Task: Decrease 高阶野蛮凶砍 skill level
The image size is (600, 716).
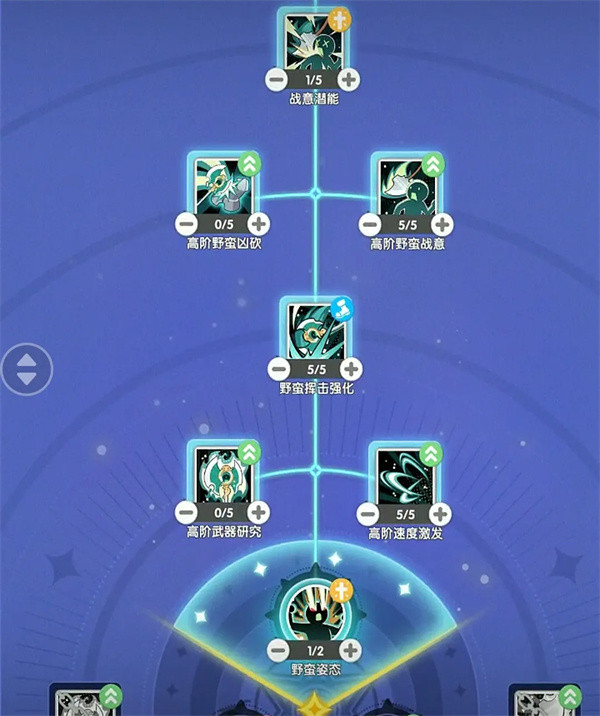Action: click(x=186, y=224)
